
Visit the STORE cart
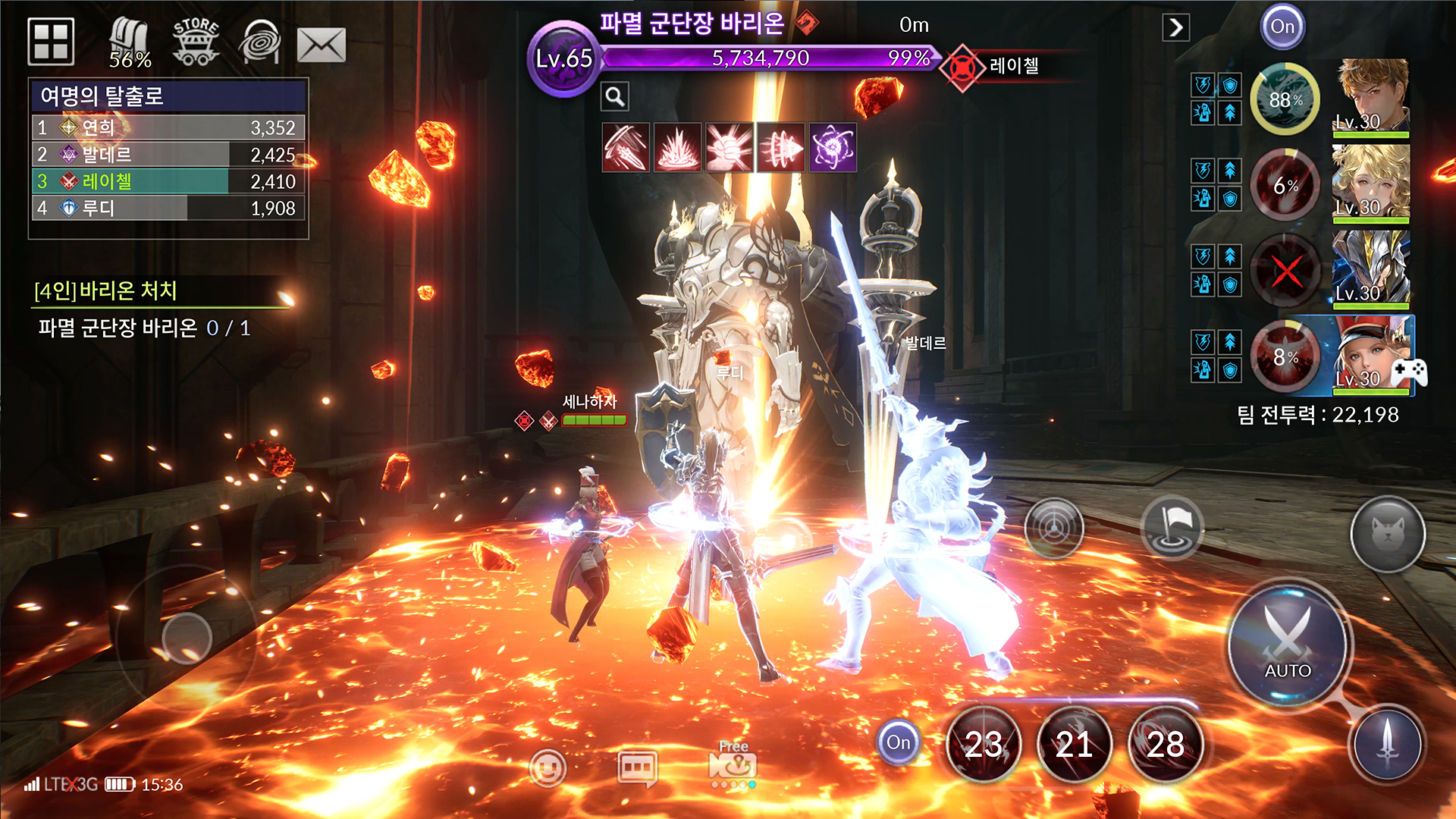tap(196, 41)
